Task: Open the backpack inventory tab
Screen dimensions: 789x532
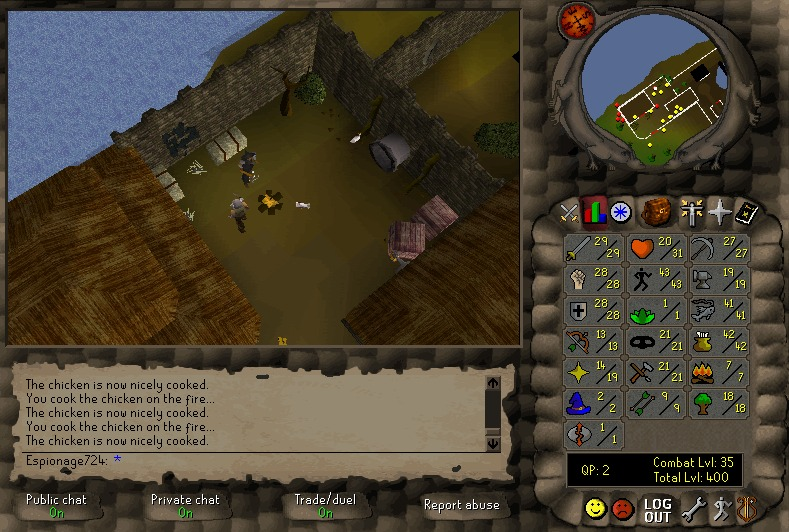Action: coord(657,212)
